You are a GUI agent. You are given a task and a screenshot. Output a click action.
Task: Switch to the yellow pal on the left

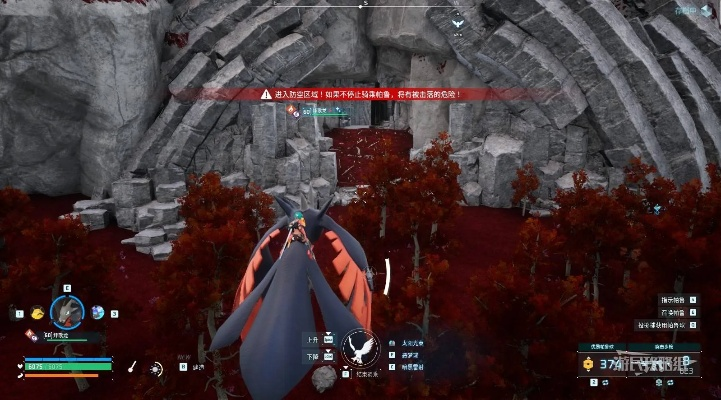(x=35, y=312)
